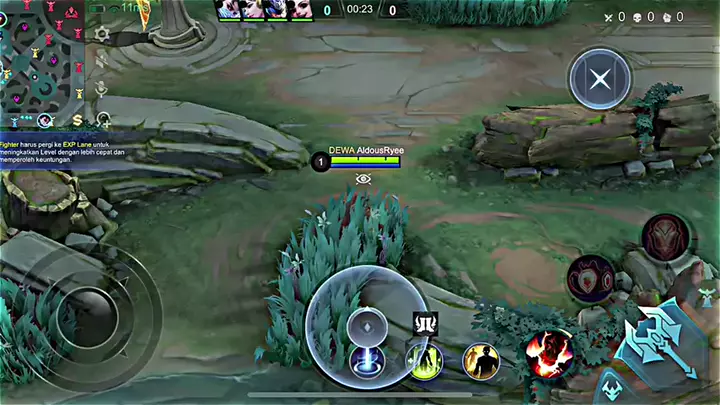720x405 pixels.
Task: Tap the large X cancel skill button
Action: (x=599, y=78)
